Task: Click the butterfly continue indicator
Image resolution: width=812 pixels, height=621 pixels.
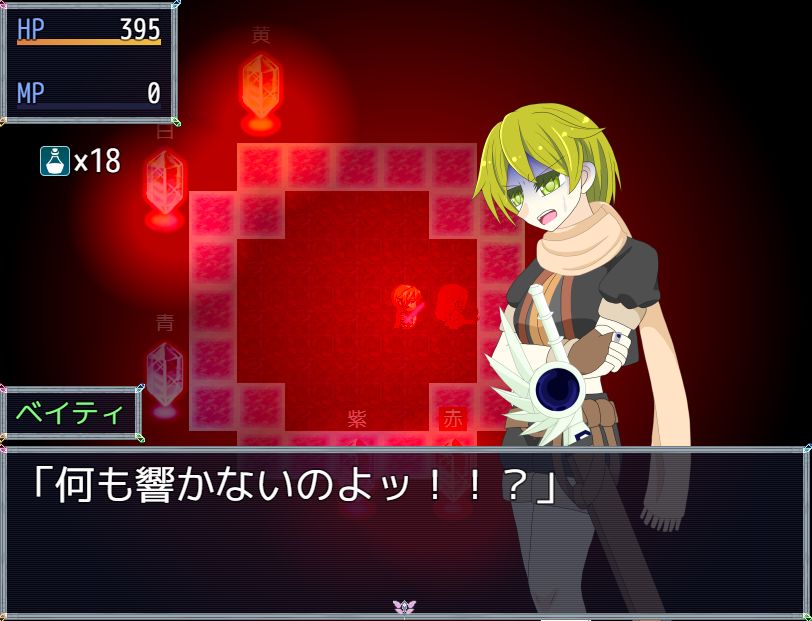Action: coord(405,607)
